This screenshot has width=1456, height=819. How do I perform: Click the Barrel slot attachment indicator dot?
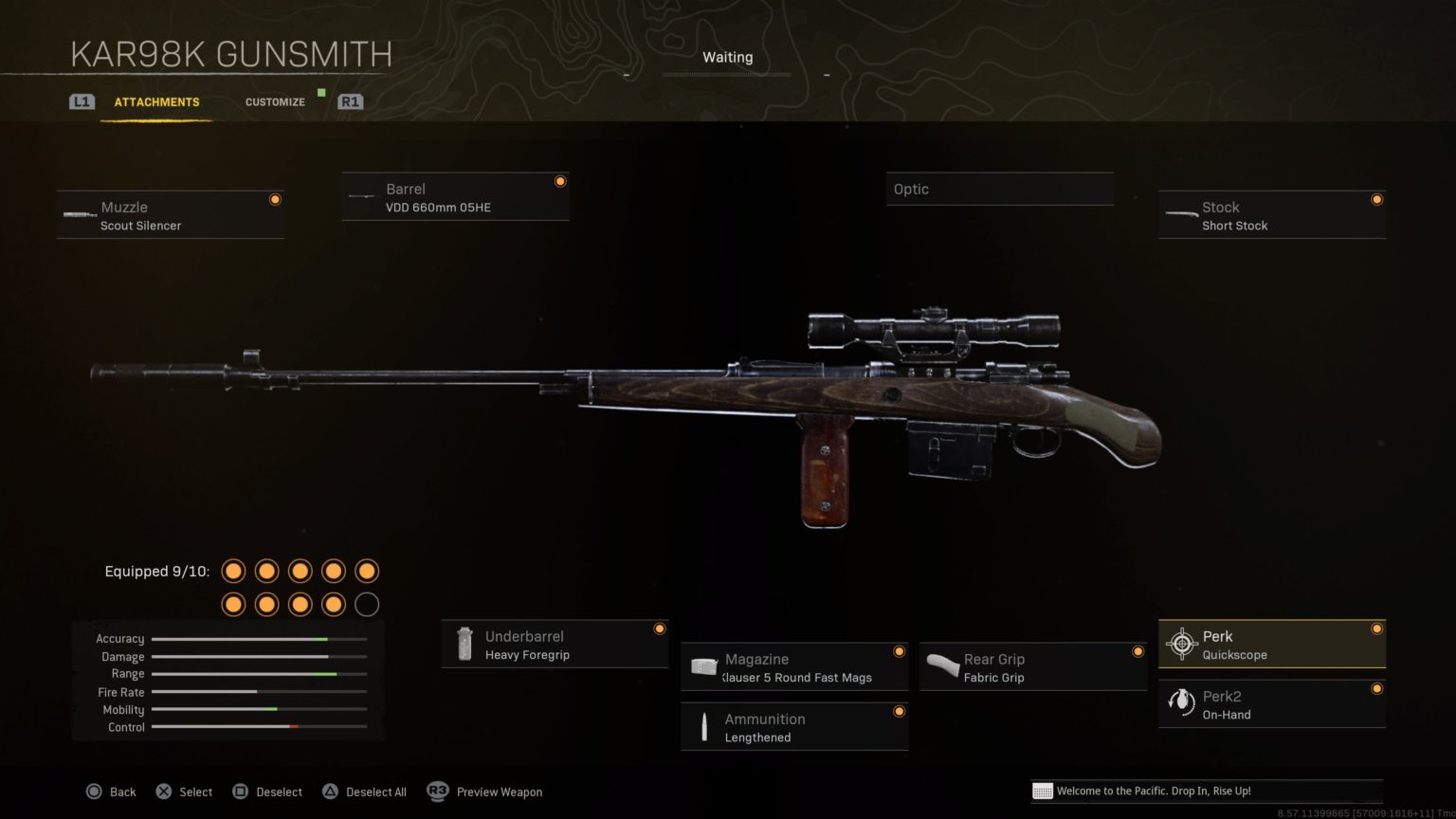[559, 181]
